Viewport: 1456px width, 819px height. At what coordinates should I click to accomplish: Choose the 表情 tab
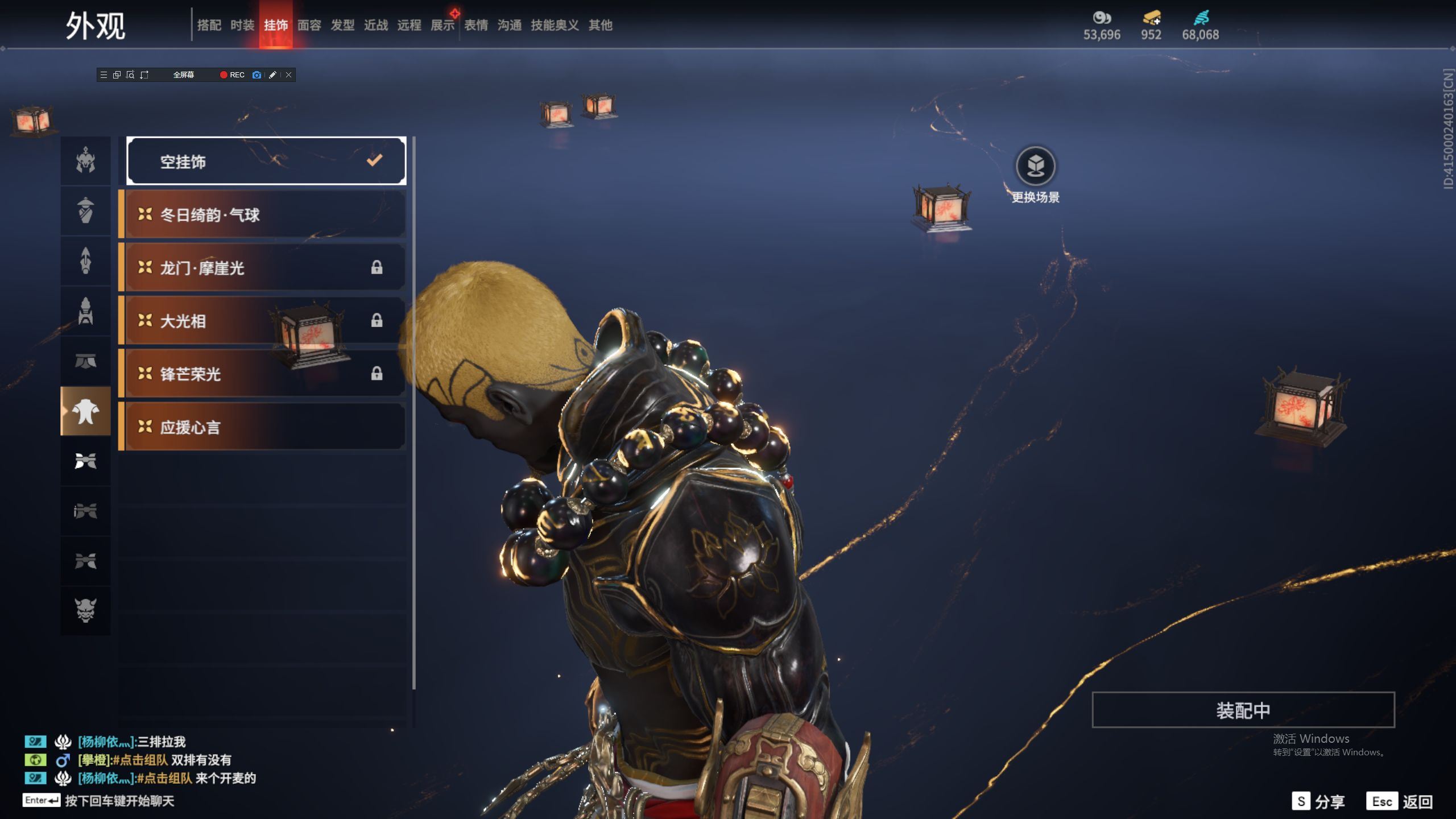(x=476, y=25)
